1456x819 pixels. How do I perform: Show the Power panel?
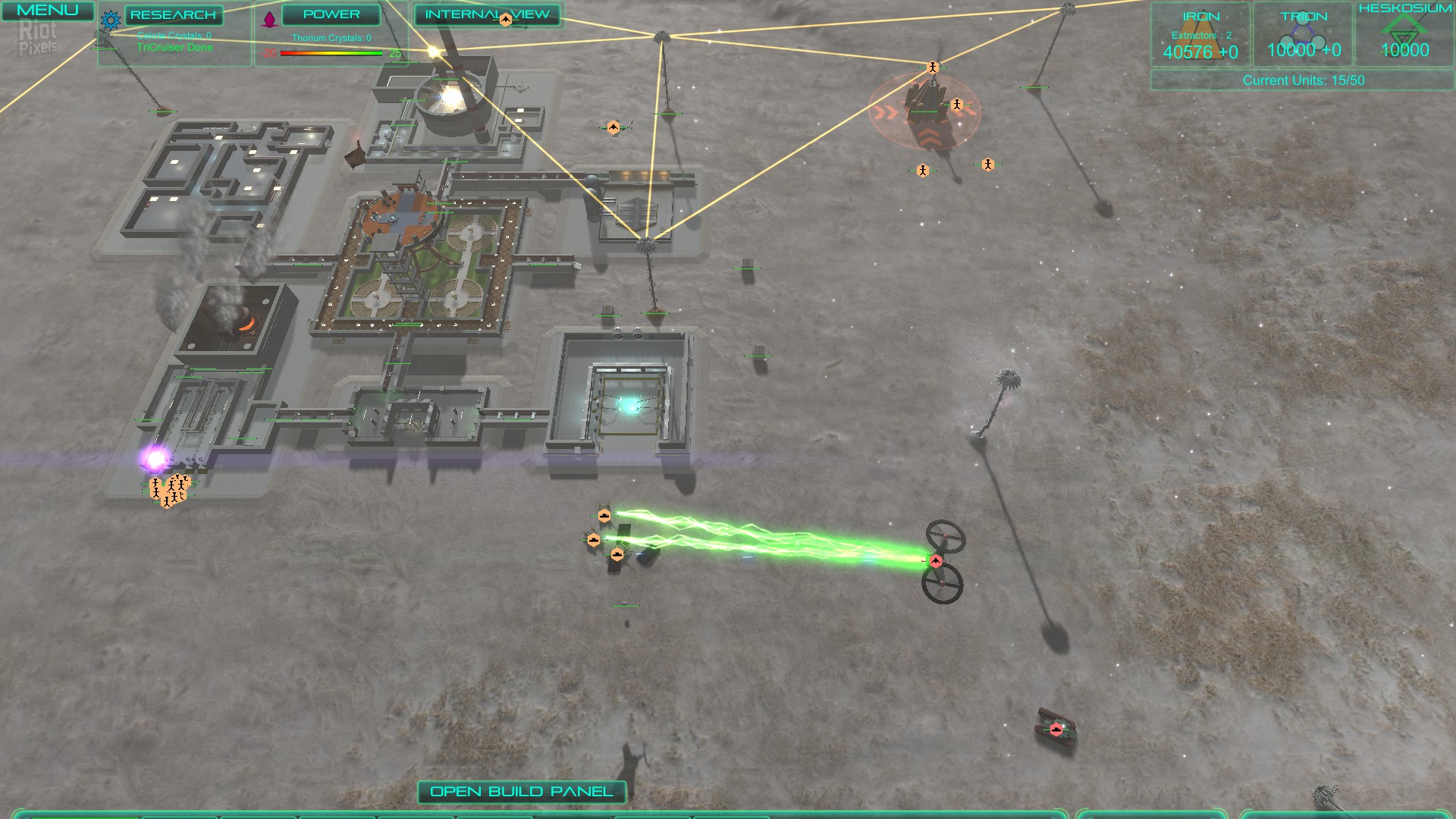point(331,14)
